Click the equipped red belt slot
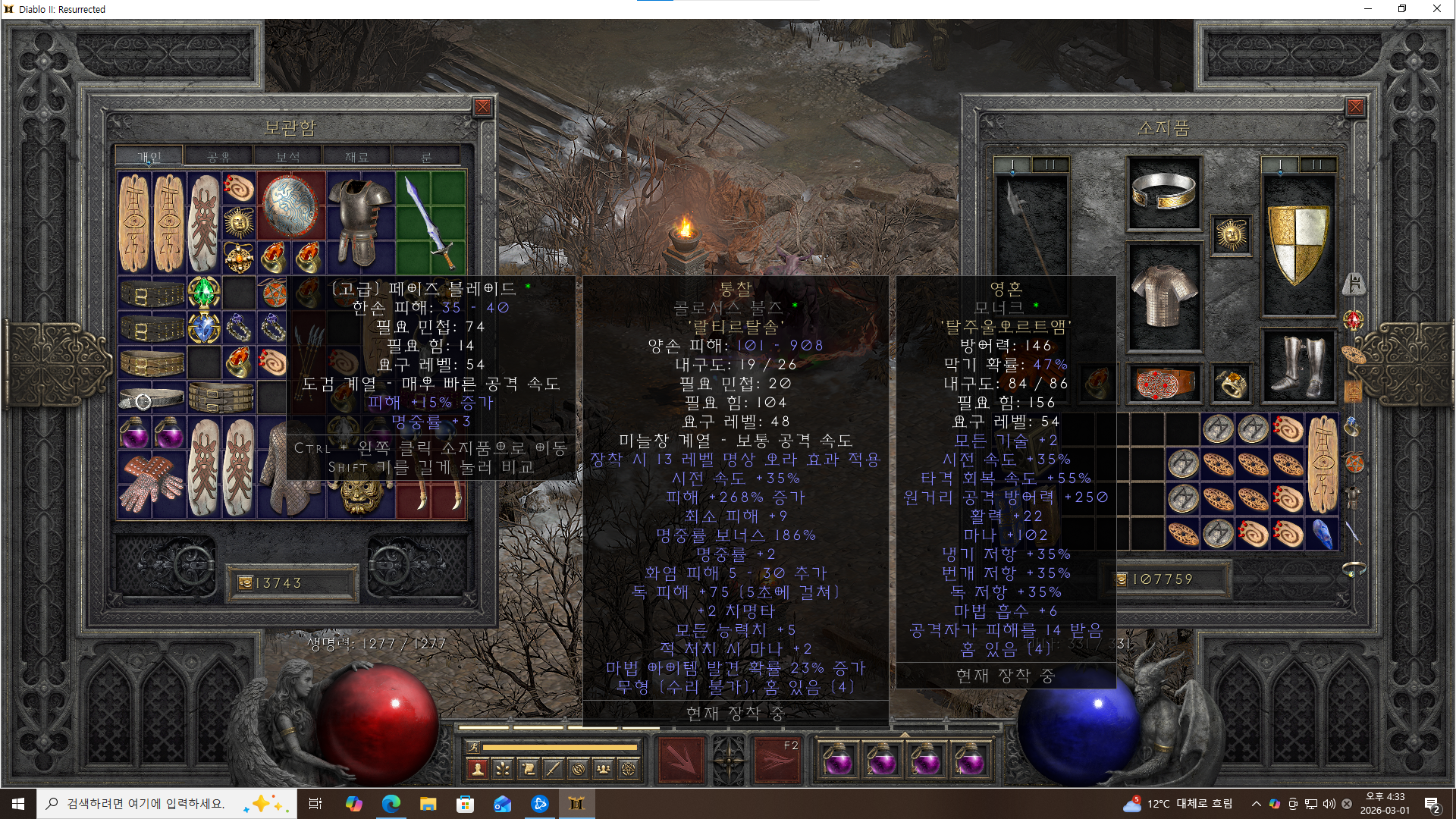This screenshot has width=1456, height=819. pos(1164,383)
